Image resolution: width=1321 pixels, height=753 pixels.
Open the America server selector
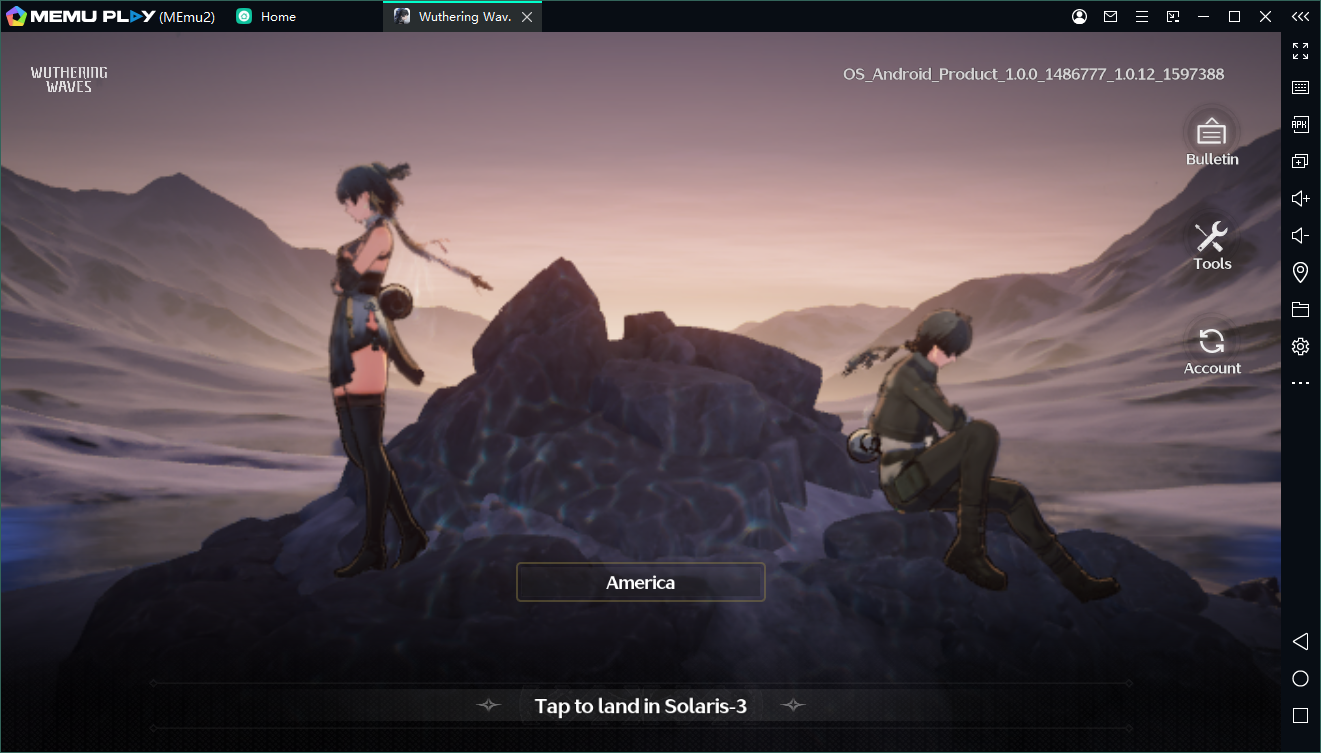pos(640,582)
